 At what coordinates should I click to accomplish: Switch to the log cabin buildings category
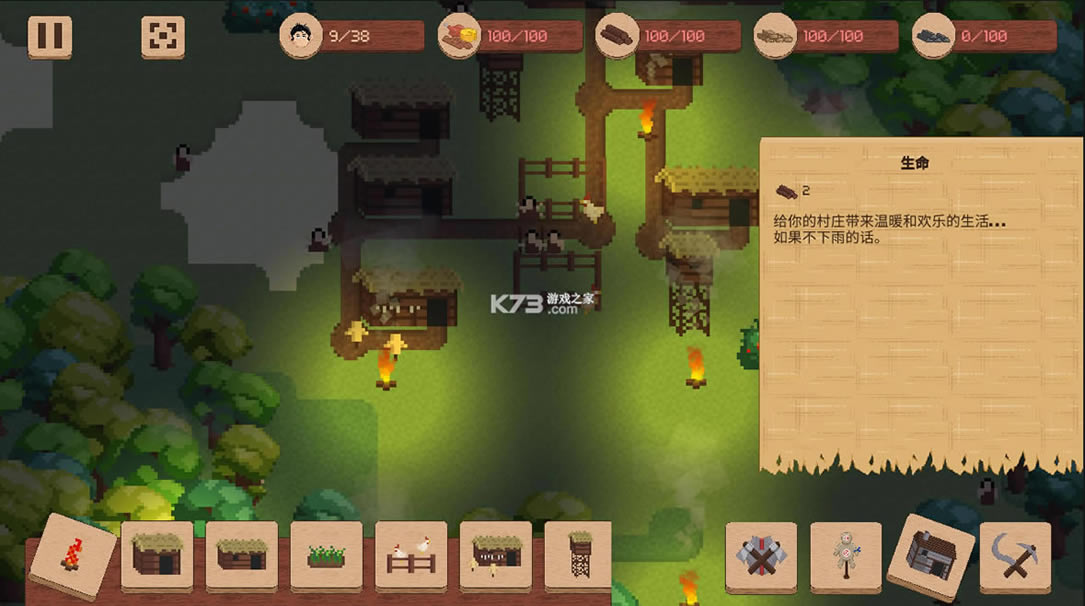pyautogui.click(x=930, y=554)
